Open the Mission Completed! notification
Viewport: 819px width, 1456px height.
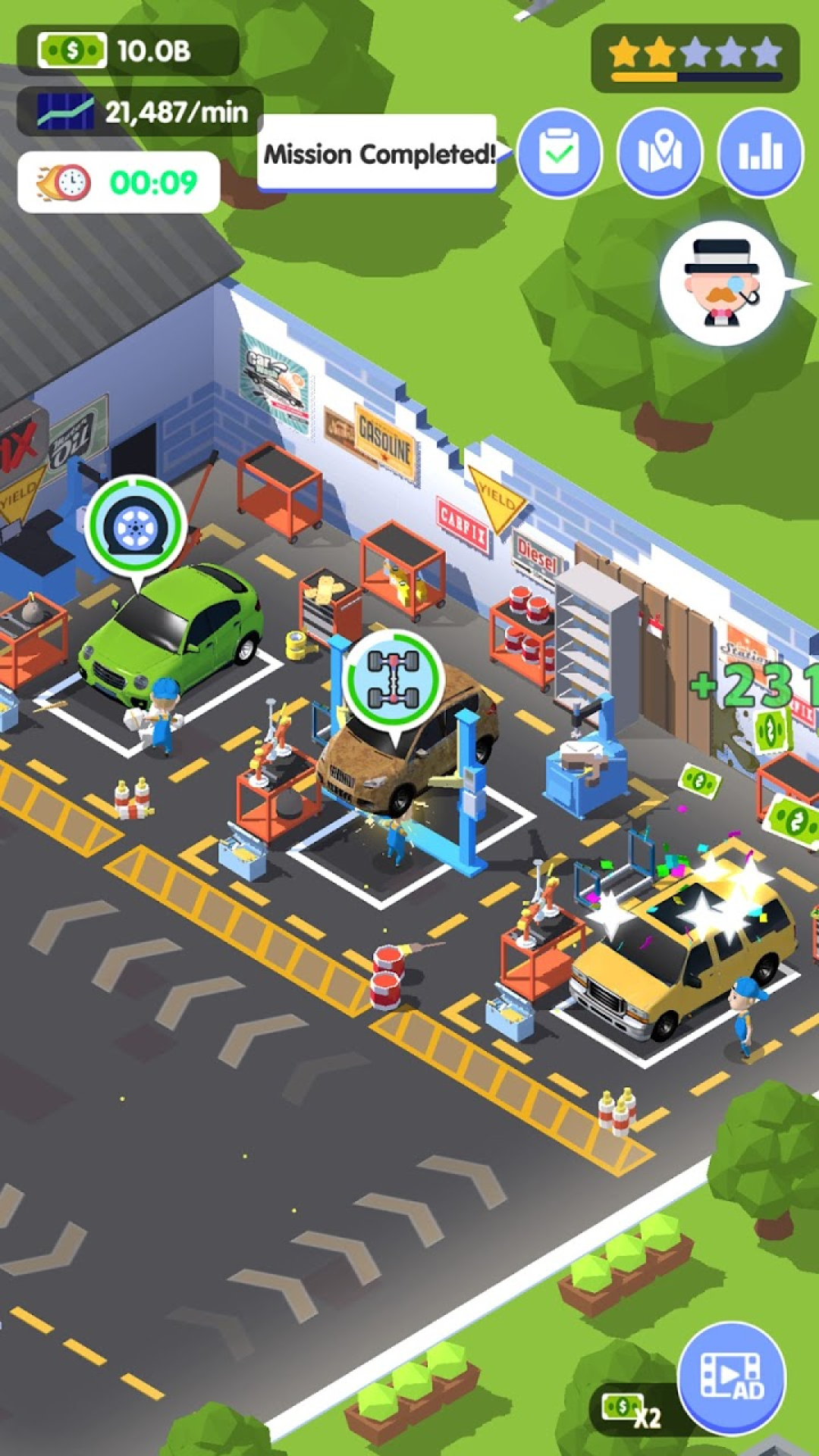click(x=378, y=155)
